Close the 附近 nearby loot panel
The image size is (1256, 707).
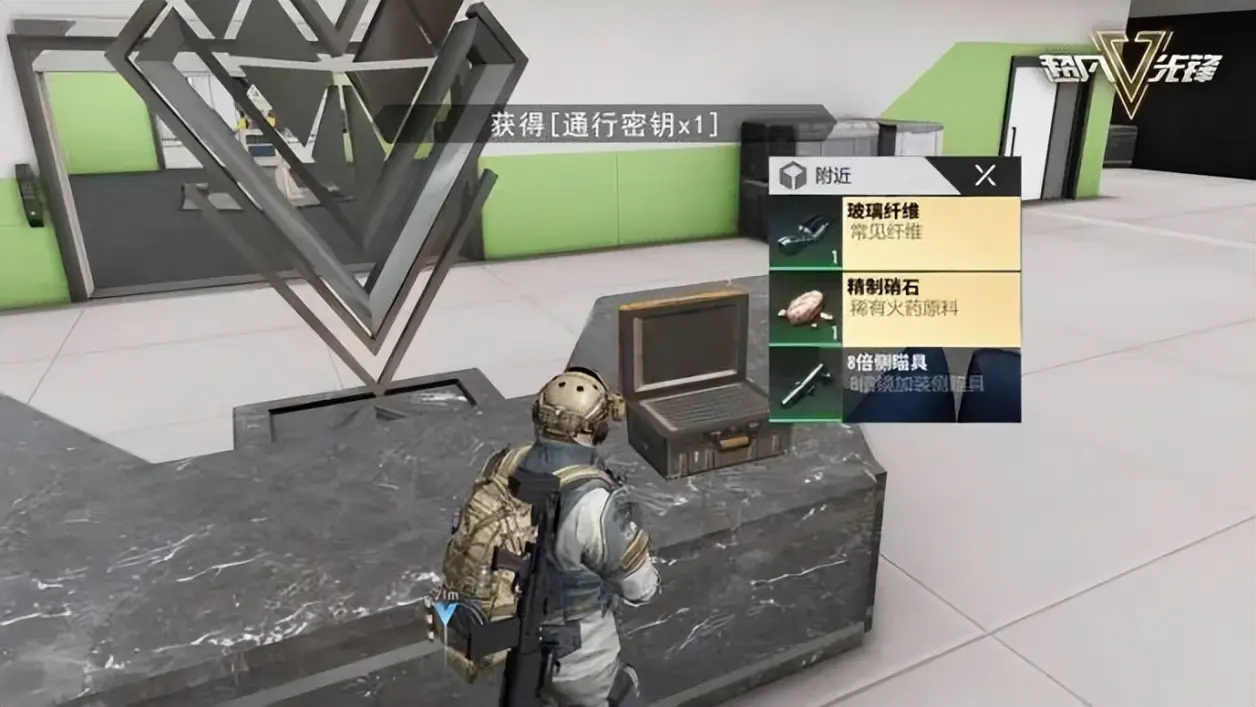[x=985, y=176]
